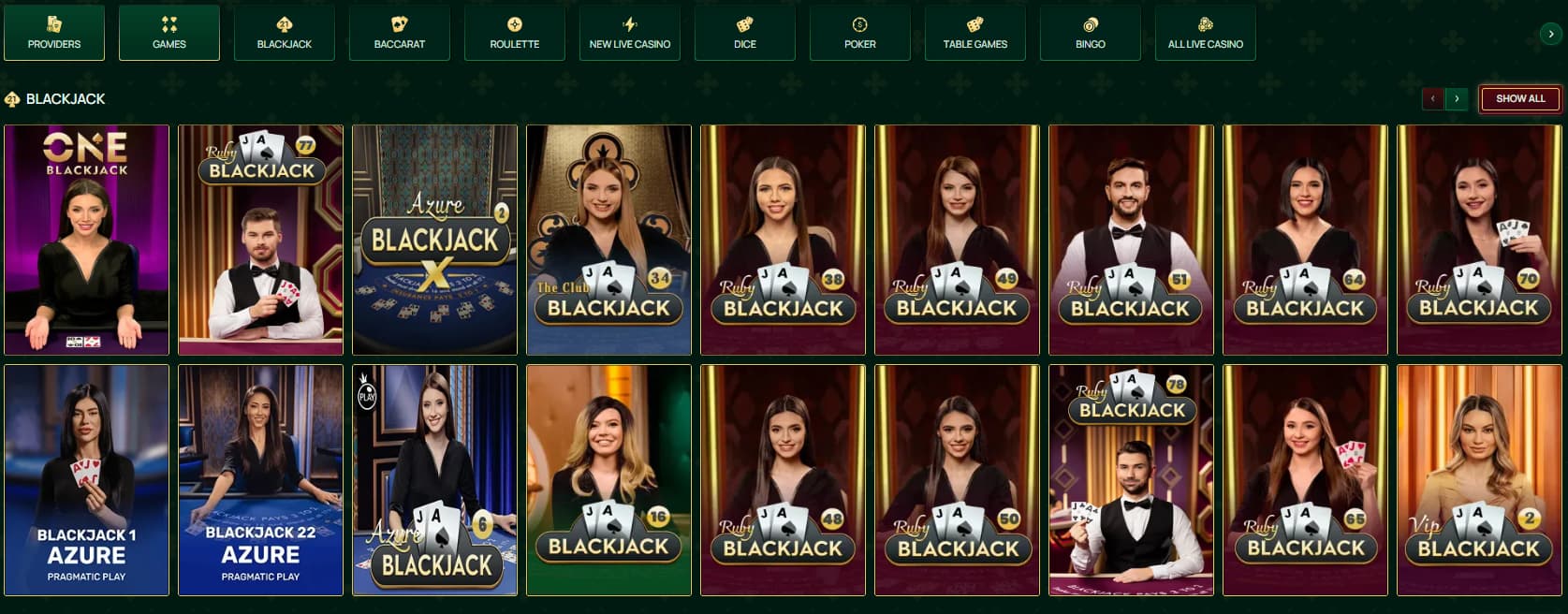Select Blackjack 22 Azure game tile
Image resolution: width=1568 pixels, height=614 pixels.
tap(260, 479)
